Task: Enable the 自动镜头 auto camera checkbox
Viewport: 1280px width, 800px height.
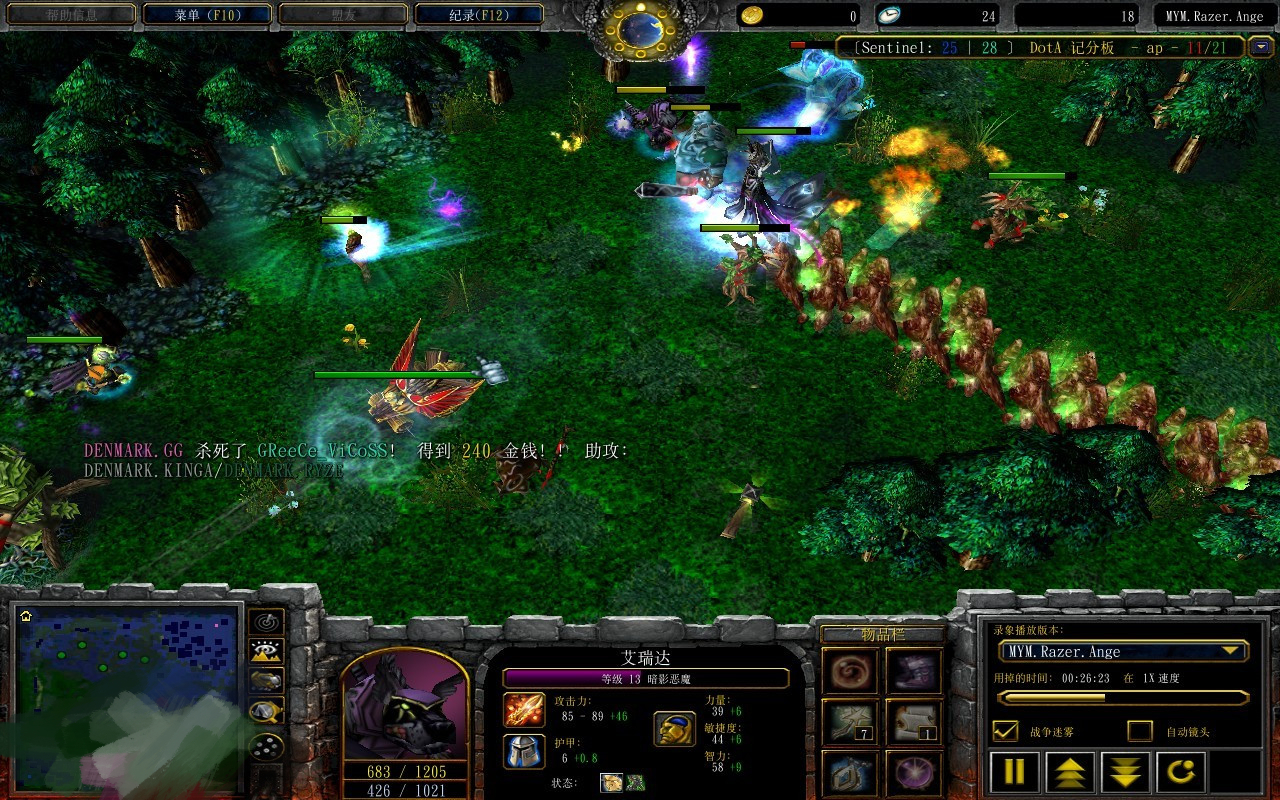Action: click(1140, 731)
